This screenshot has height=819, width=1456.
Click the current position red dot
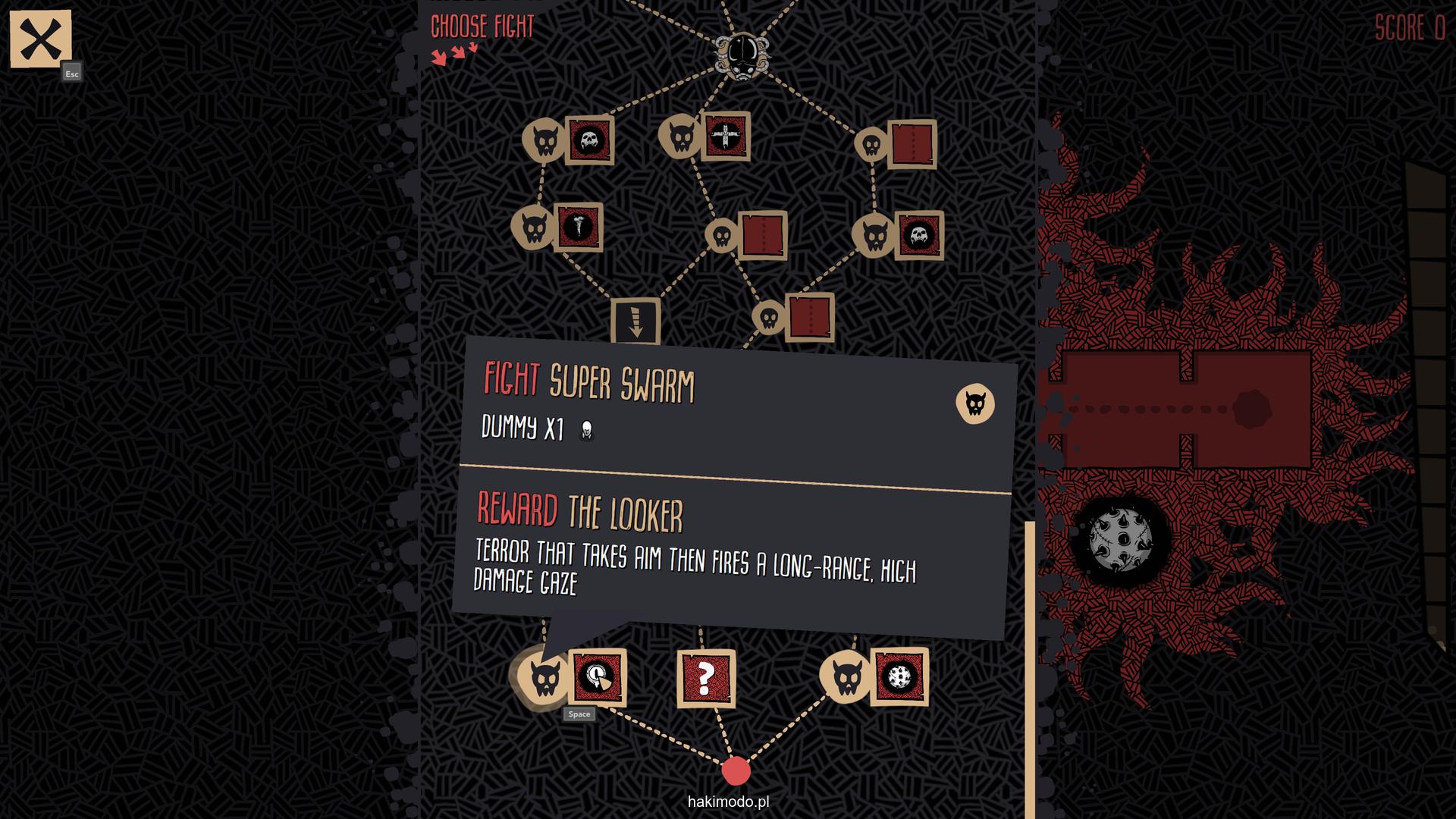click(736, 770)
